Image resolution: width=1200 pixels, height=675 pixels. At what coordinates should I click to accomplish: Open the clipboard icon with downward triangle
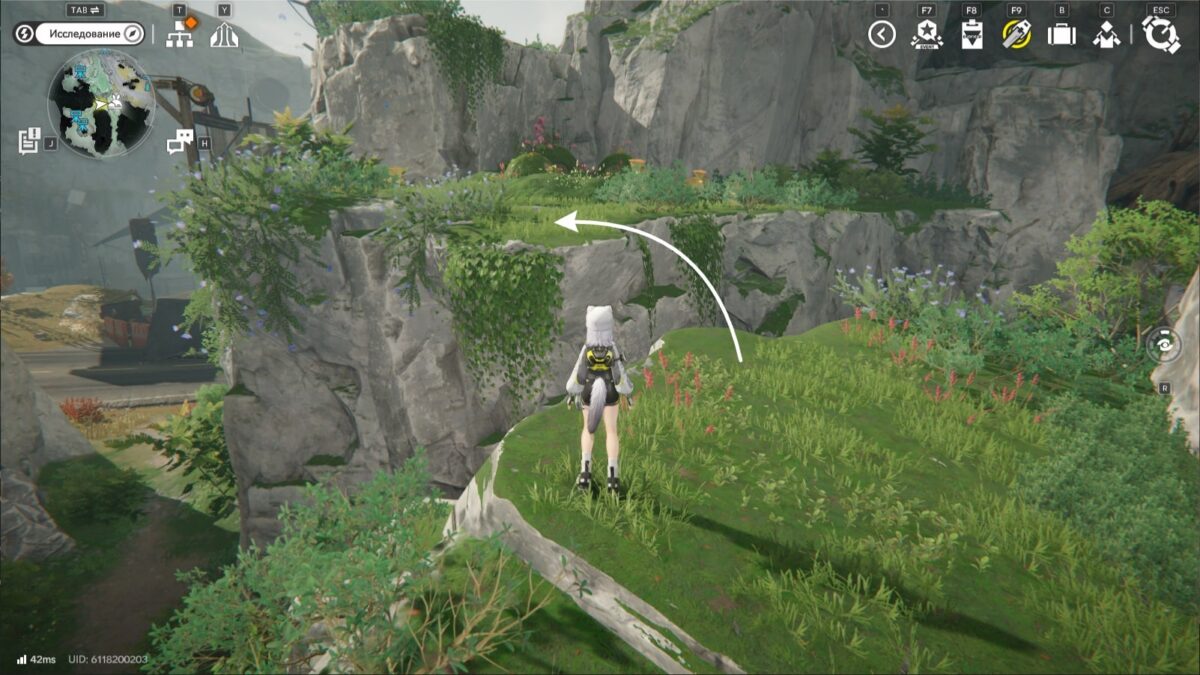pyautogui.click(x=971, y=35)
